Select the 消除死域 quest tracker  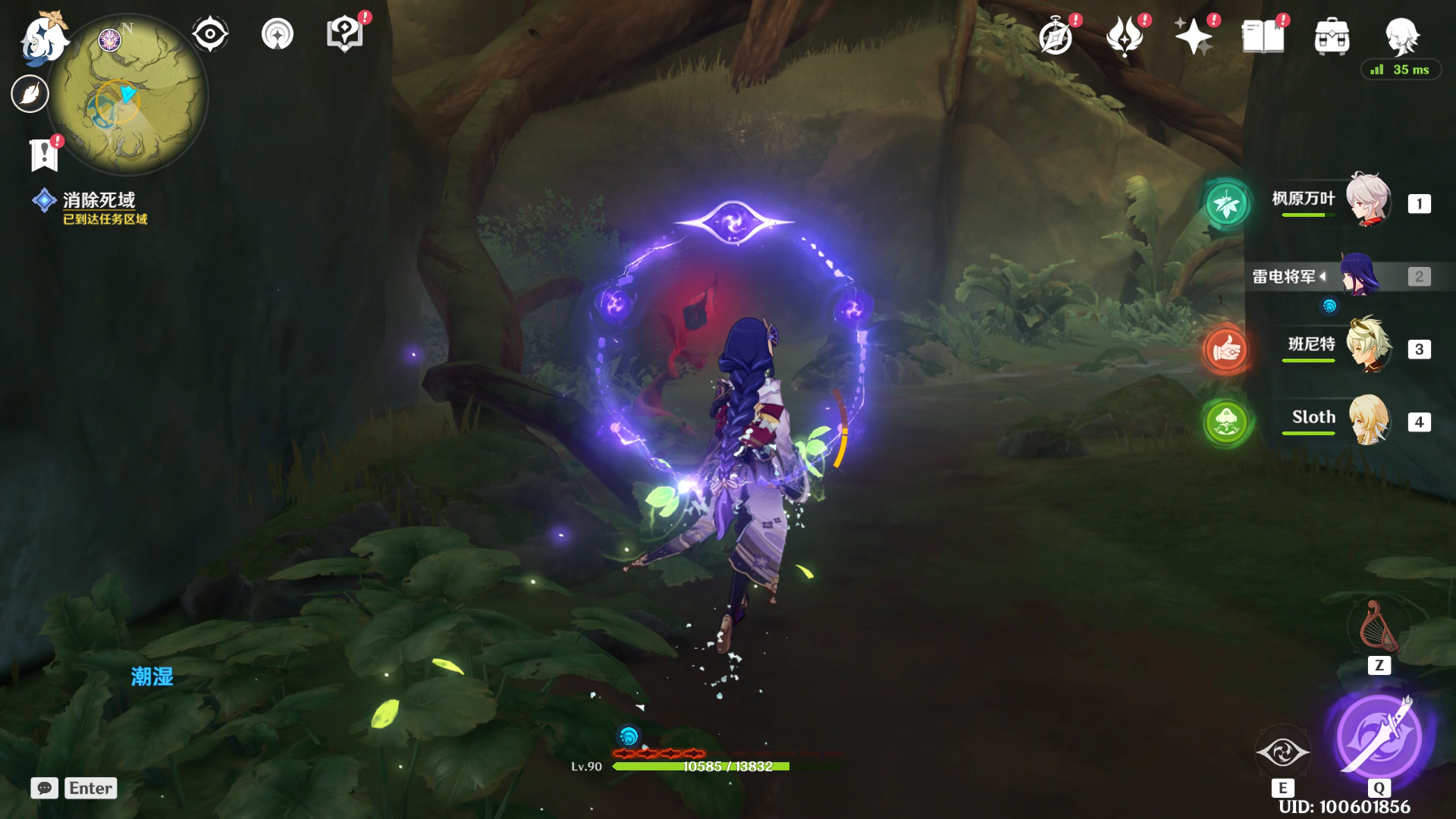coord(99,200)
